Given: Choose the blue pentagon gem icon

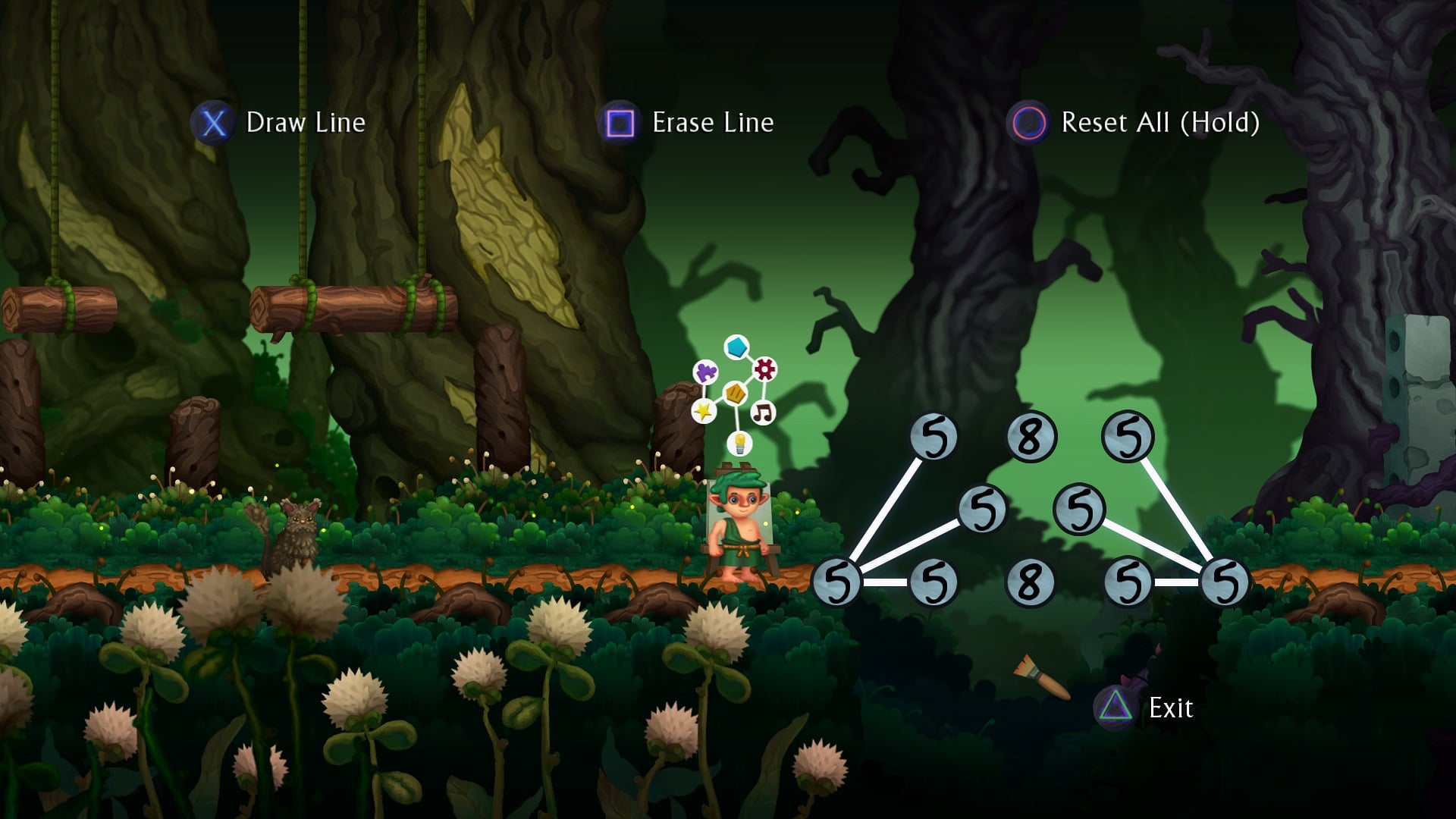Looking at the screenshot, I should [x=736, y=347].
